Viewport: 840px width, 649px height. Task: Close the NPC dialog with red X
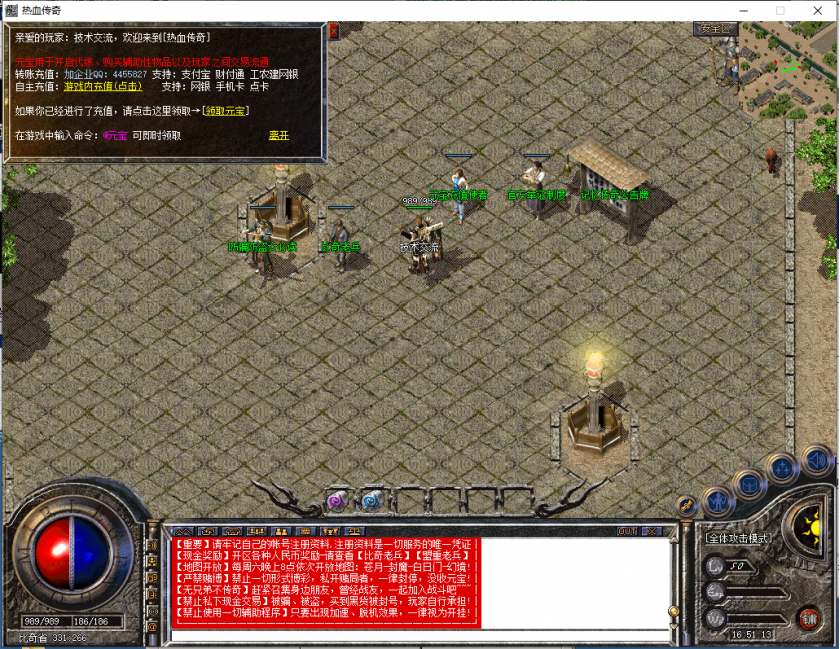pos(334,31)
